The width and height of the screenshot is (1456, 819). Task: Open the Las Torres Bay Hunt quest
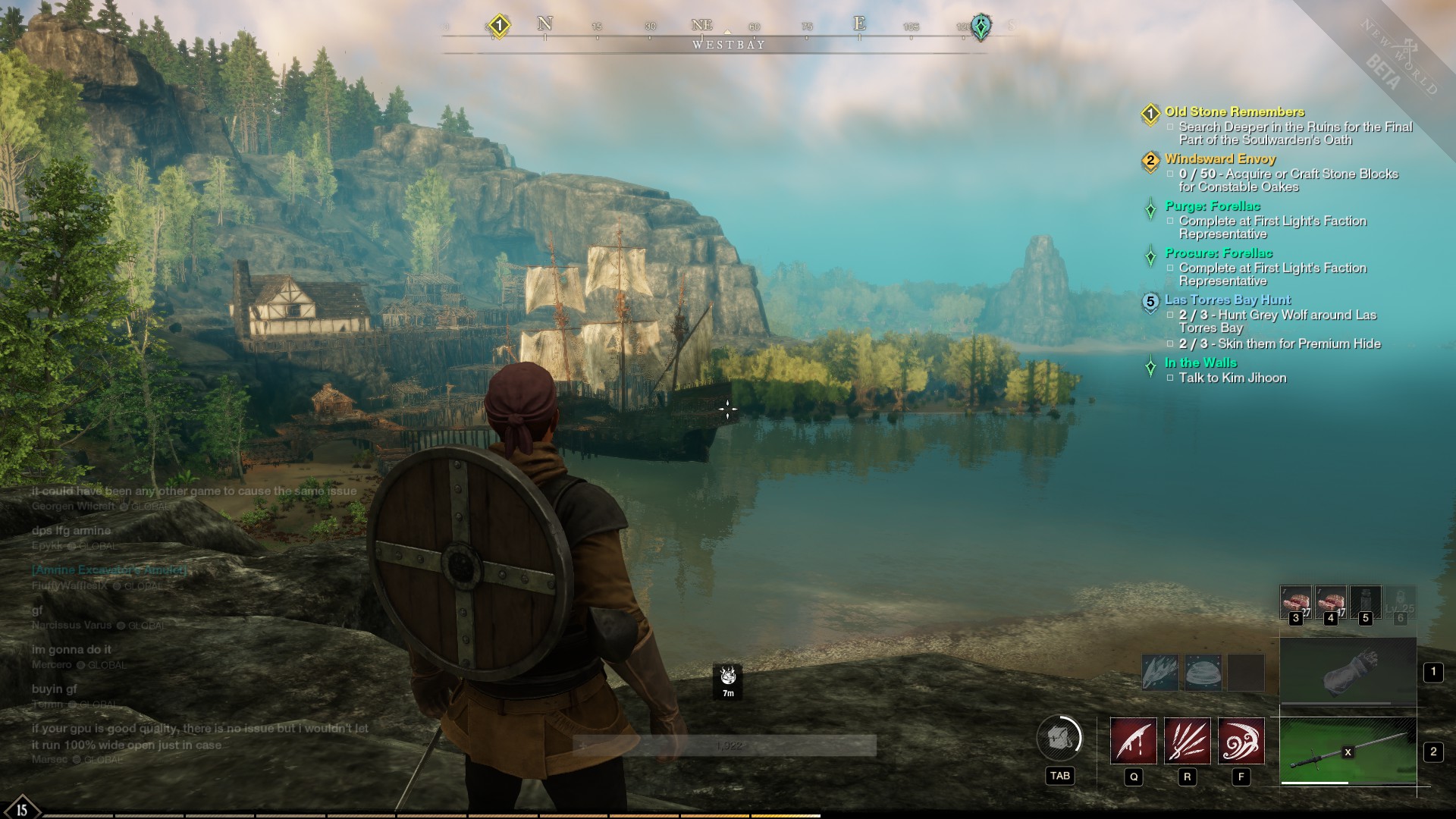pyautogui.click(x=1228, y=300)
